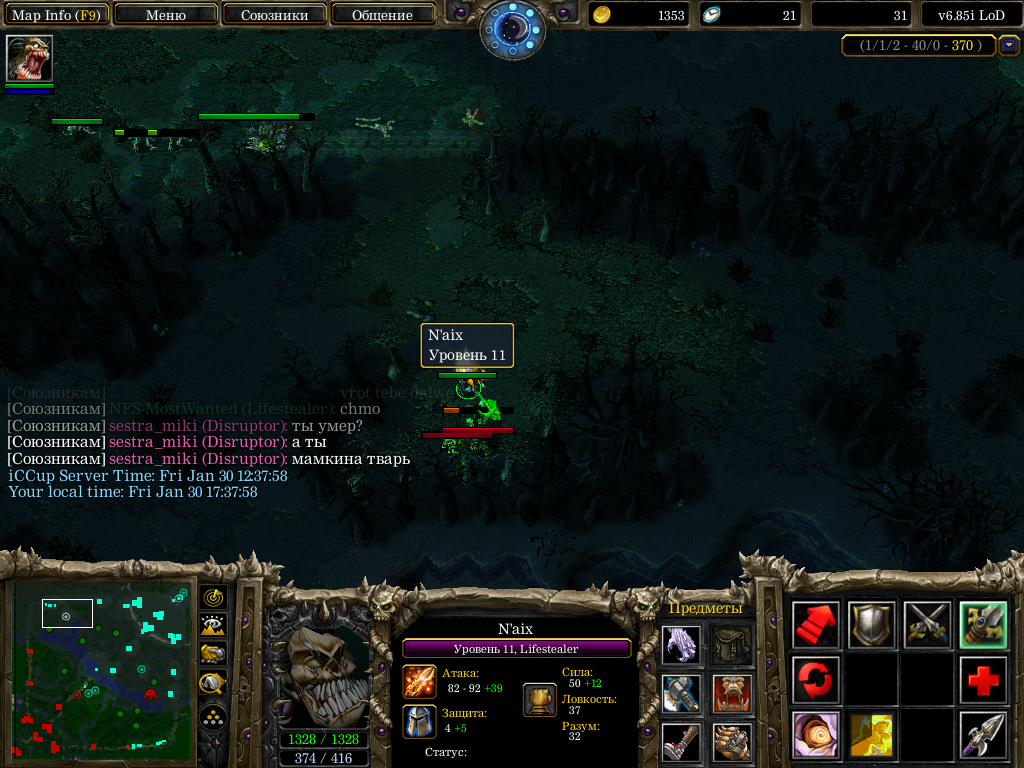Image resolution: width=1024 pixels, height=768 pixels.
Task: Open the Общение chat log
Action: pyautogui.click(x=382, y=15)
